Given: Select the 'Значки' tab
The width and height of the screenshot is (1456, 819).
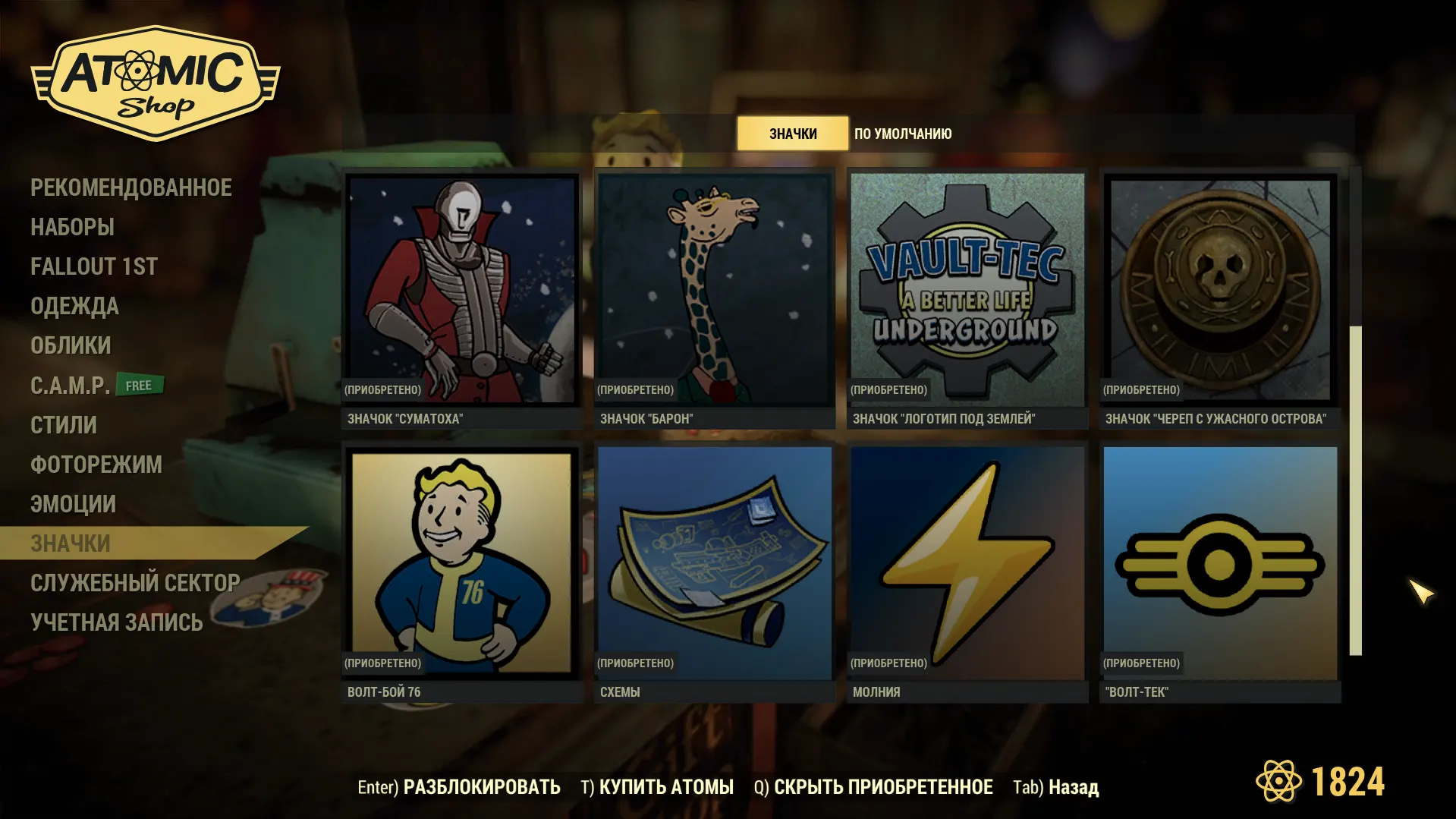Looking at the screenshot, I should click(792, 134).
